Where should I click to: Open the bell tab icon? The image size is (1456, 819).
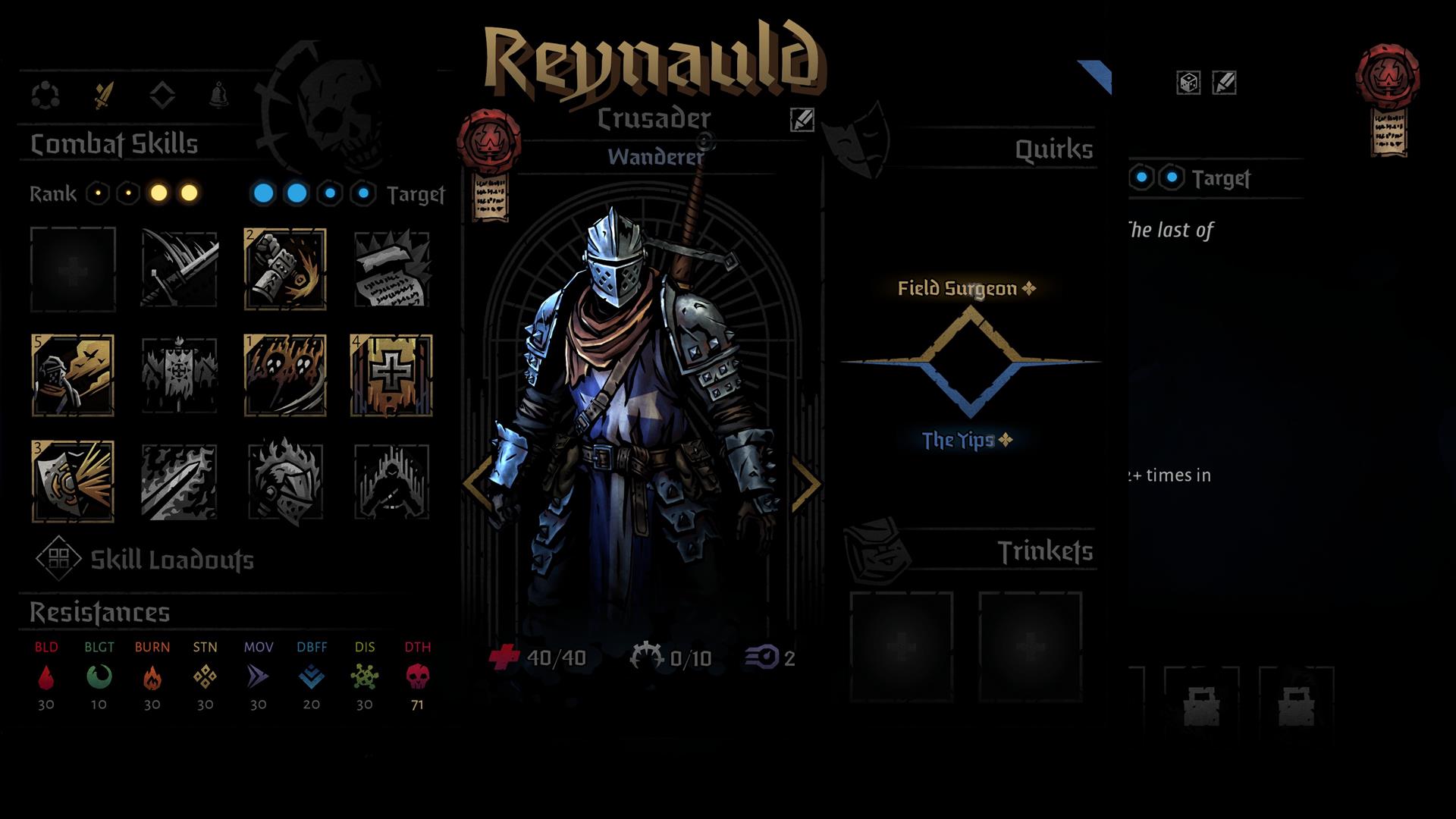(x=219, y=96)
